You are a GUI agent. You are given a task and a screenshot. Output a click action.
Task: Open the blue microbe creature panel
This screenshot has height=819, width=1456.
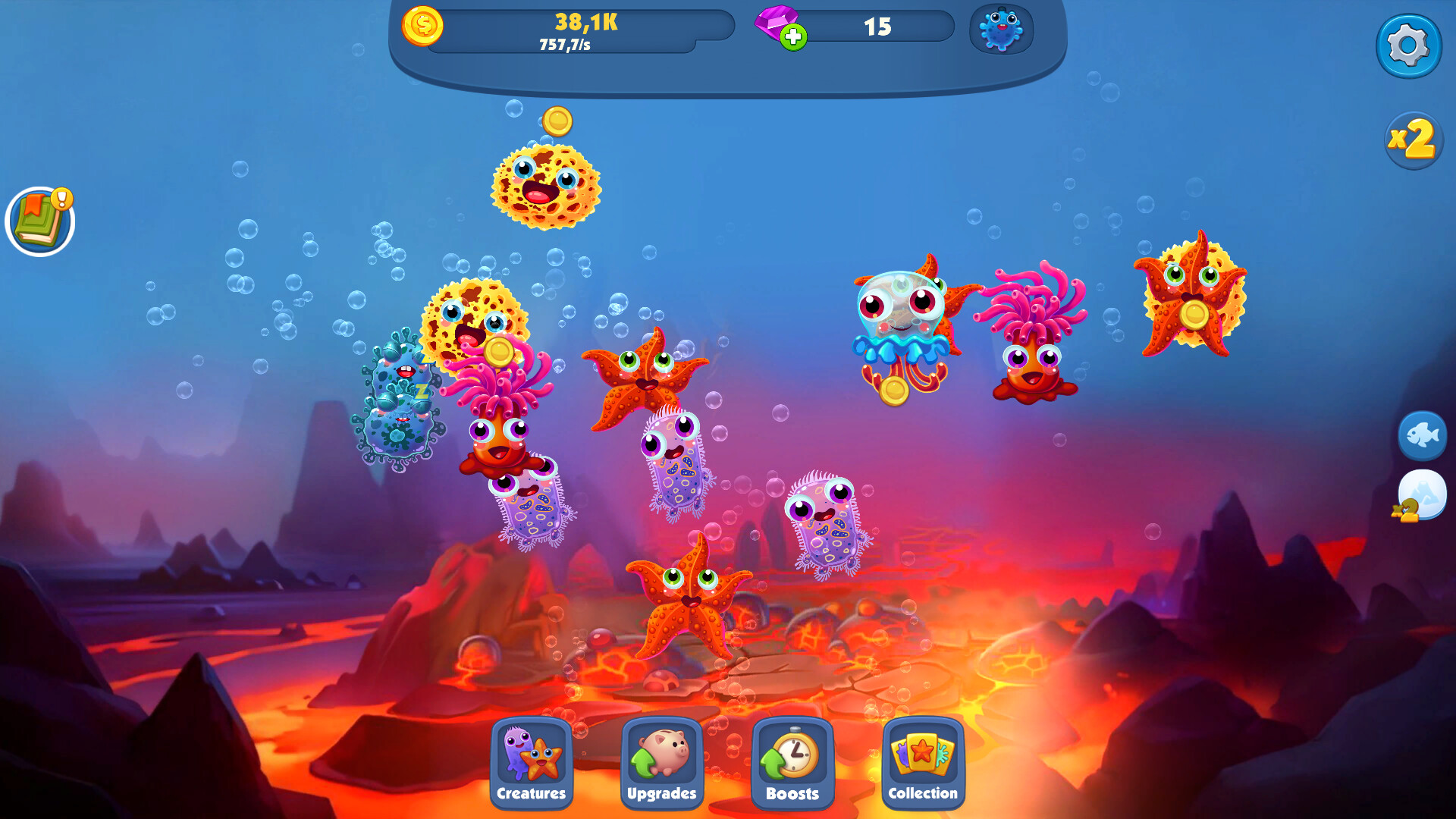1003,30
